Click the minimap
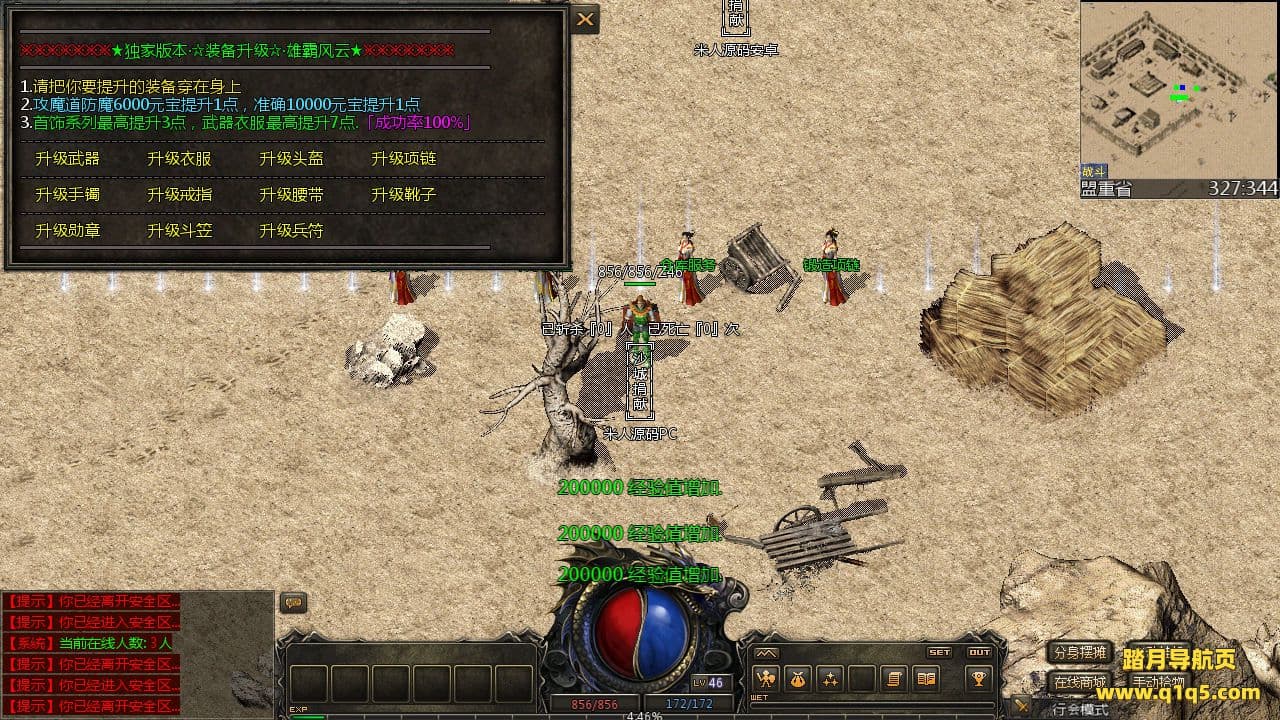This screenshot has height=720, width=1280. point(1178,90)
